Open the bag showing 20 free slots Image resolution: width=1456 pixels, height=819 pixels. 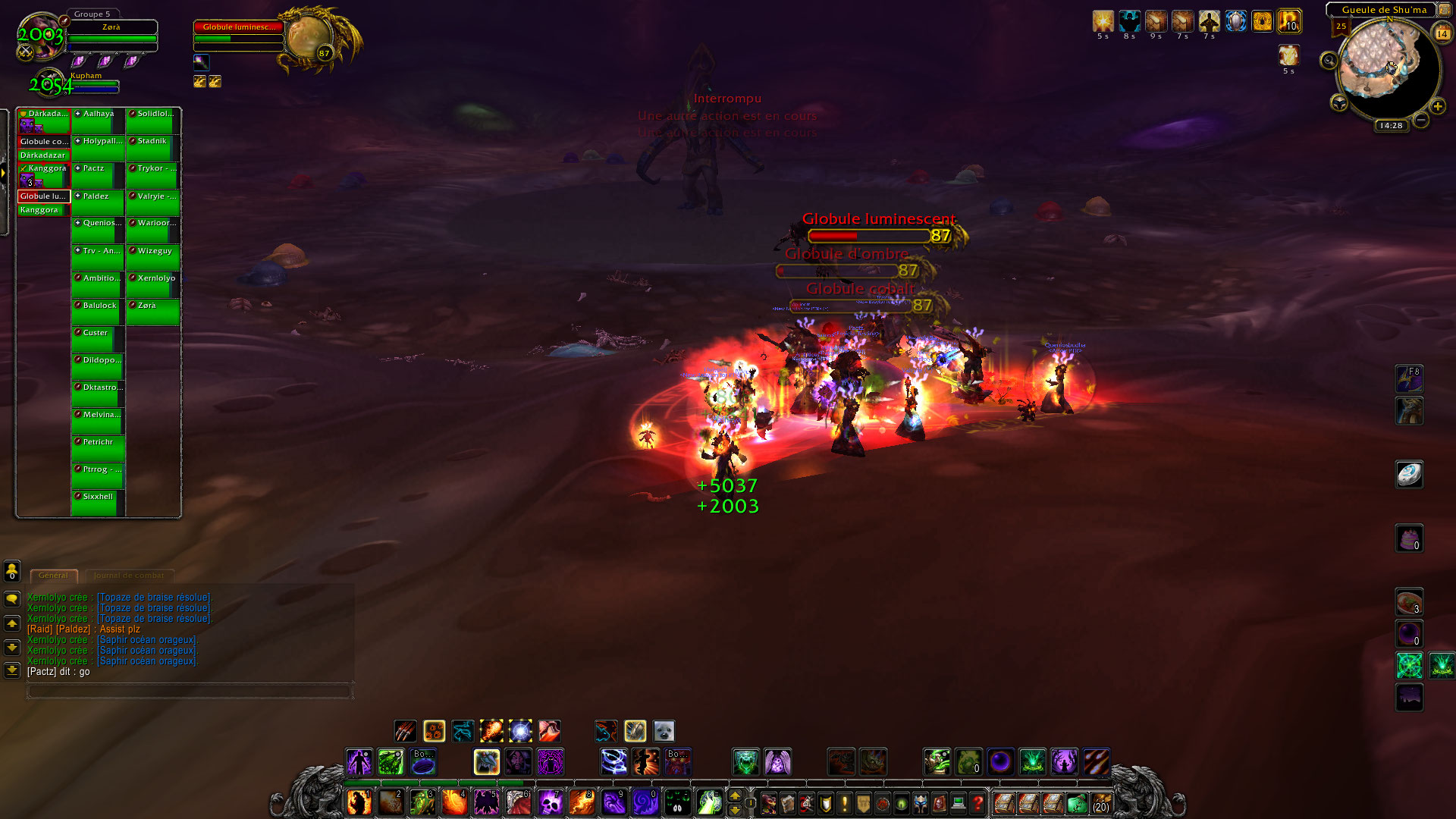[1101, 803]
